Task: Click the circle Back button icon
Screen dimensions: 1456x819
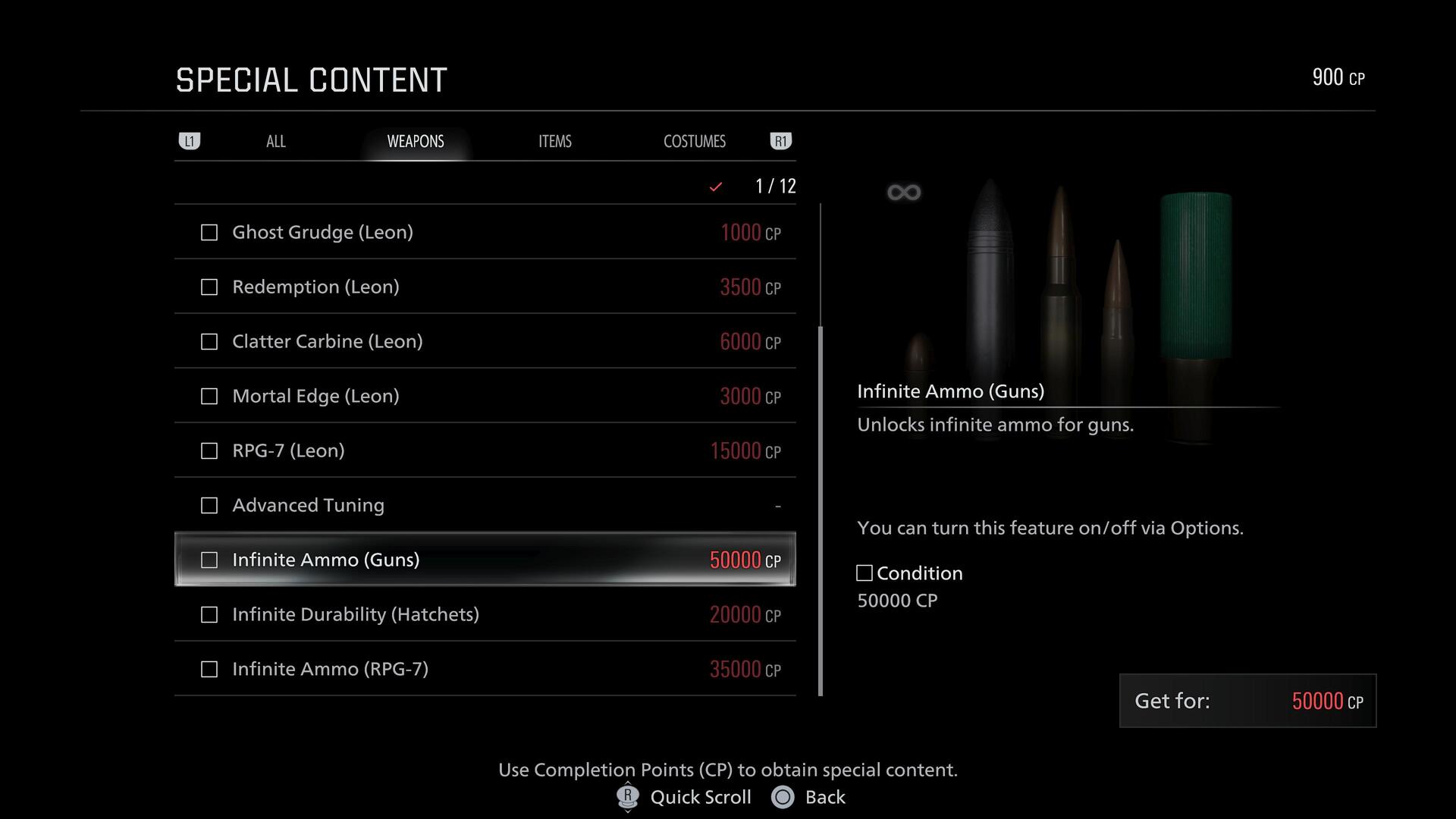Action: 781,797
